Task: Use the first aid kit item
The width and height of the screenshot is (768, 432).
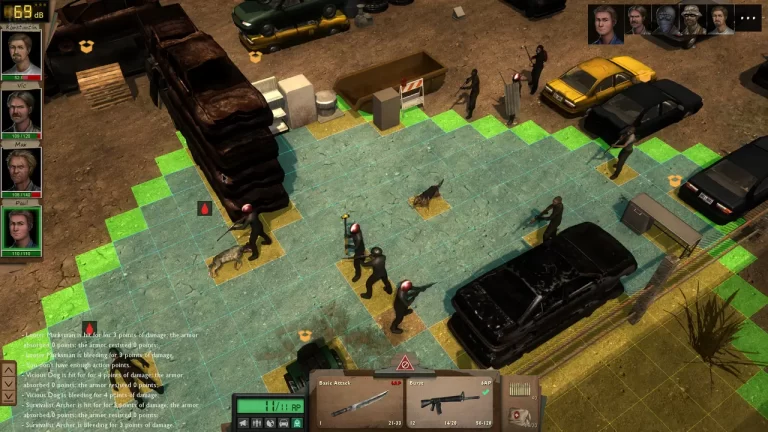Action: 519,416
